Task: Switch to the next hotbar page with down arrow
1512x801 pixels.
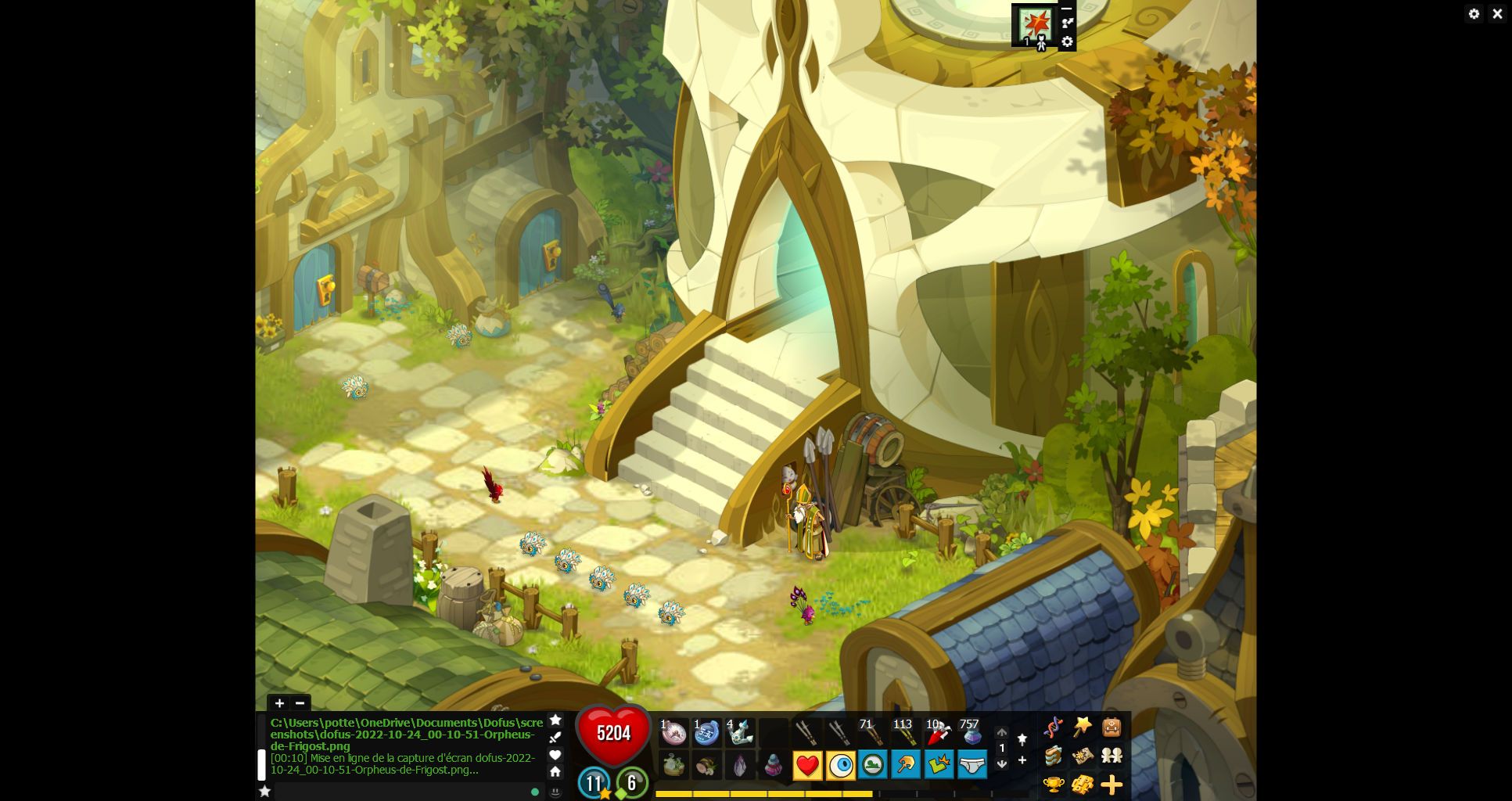Action: [1001, 763]
